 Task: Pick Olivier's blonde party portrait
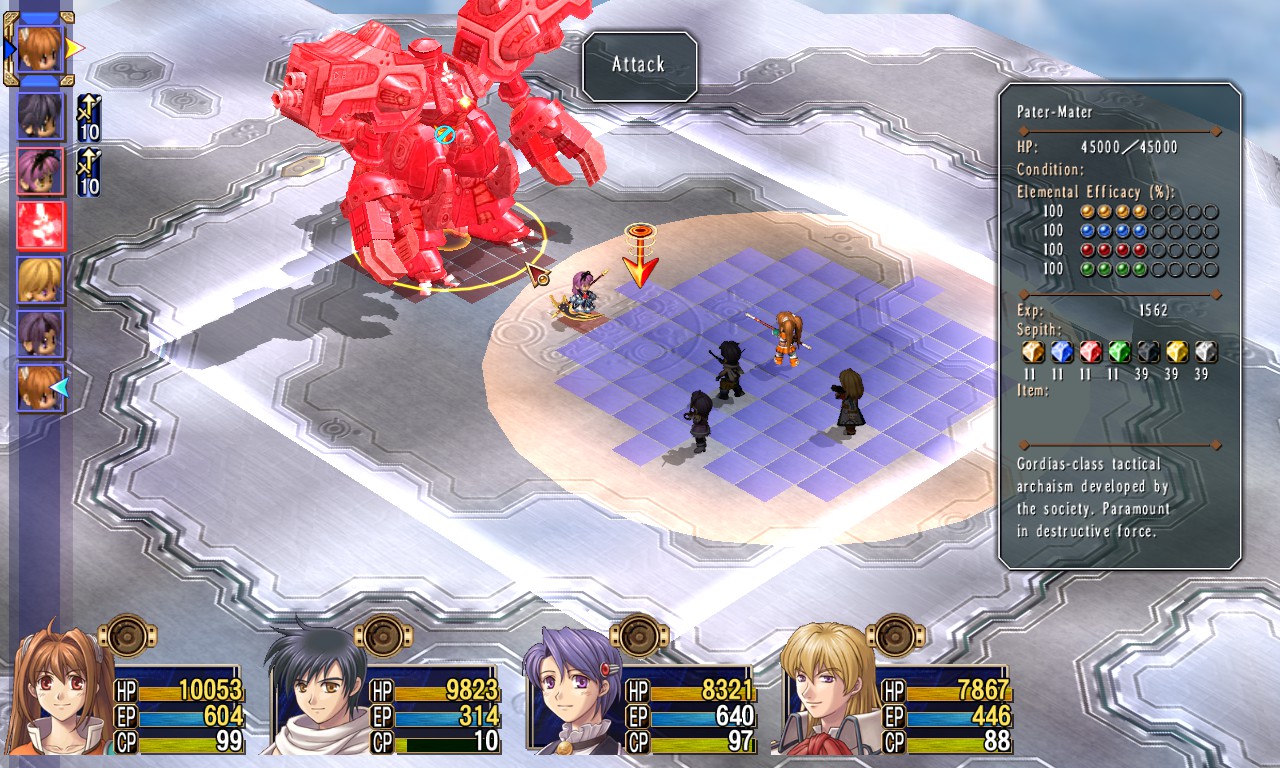point(828,690)
